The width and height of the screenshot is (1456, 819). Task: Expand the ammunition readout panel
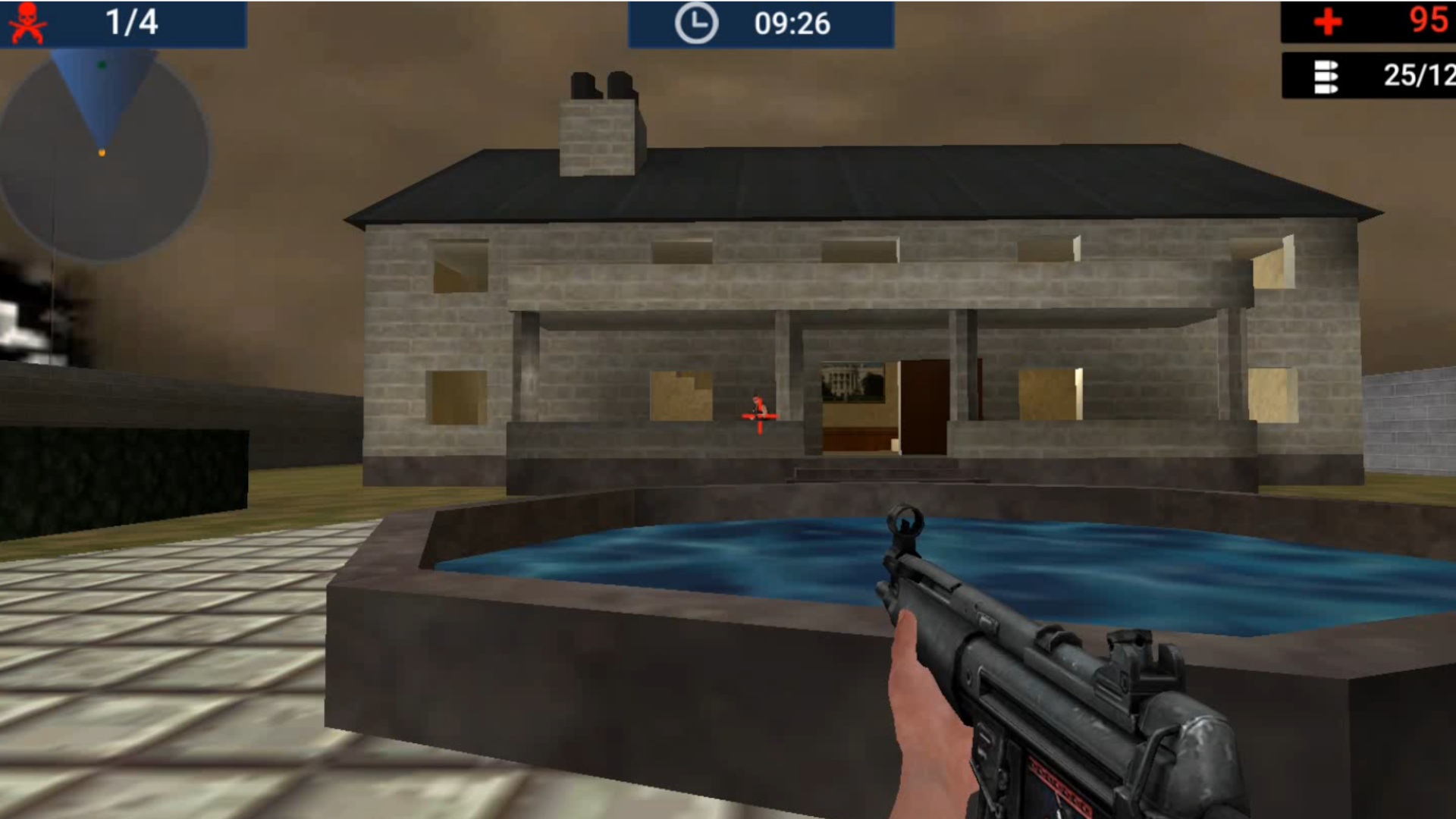pyautogui.click(x=1365, y=76)
